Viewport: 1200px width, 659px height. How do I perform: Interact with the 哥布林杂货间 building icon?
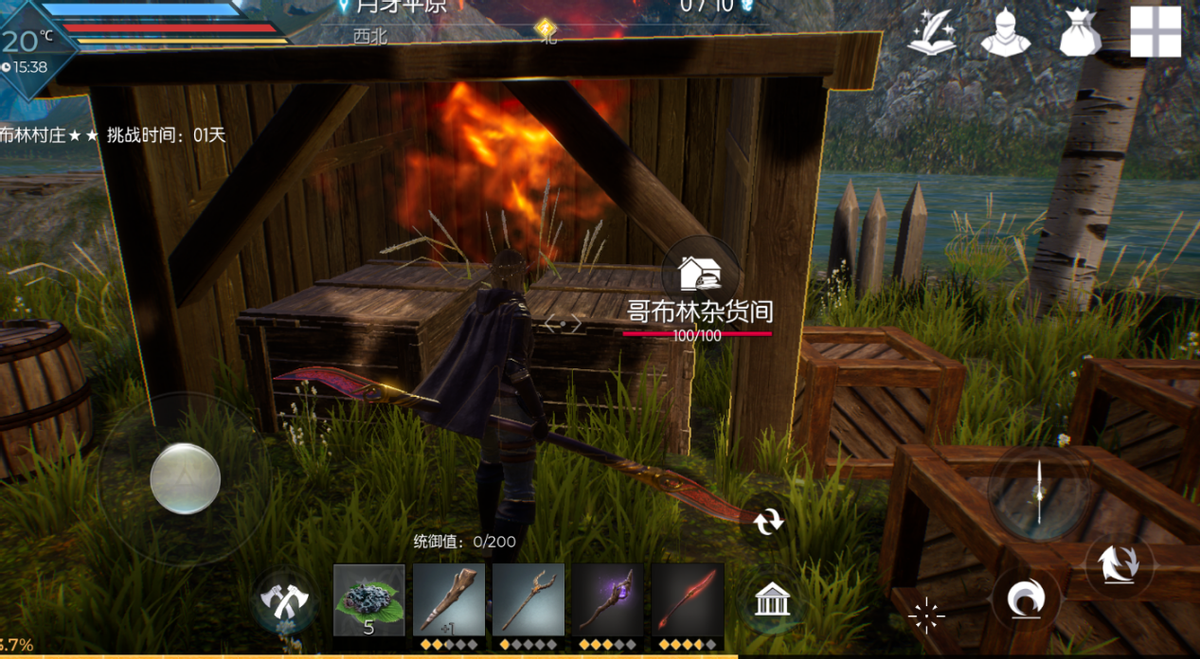701,272
